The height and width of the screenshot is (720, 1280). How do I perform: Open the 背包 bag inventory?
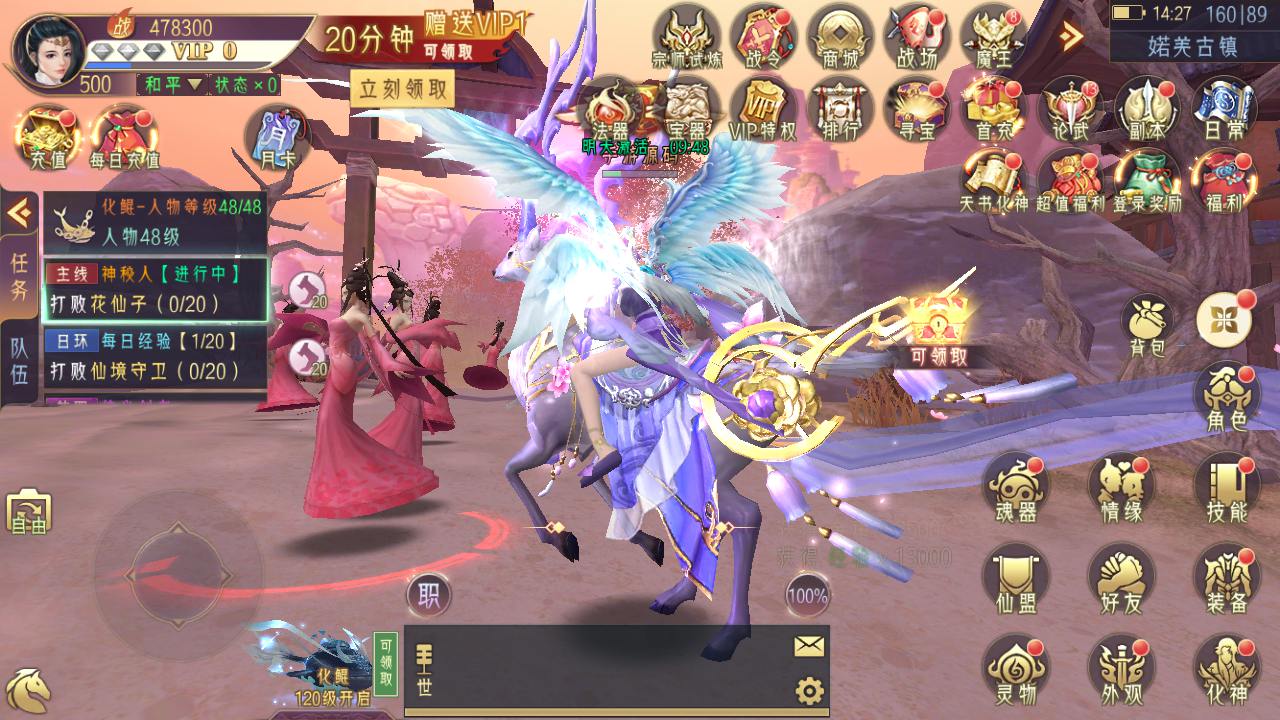(1146, 323)
